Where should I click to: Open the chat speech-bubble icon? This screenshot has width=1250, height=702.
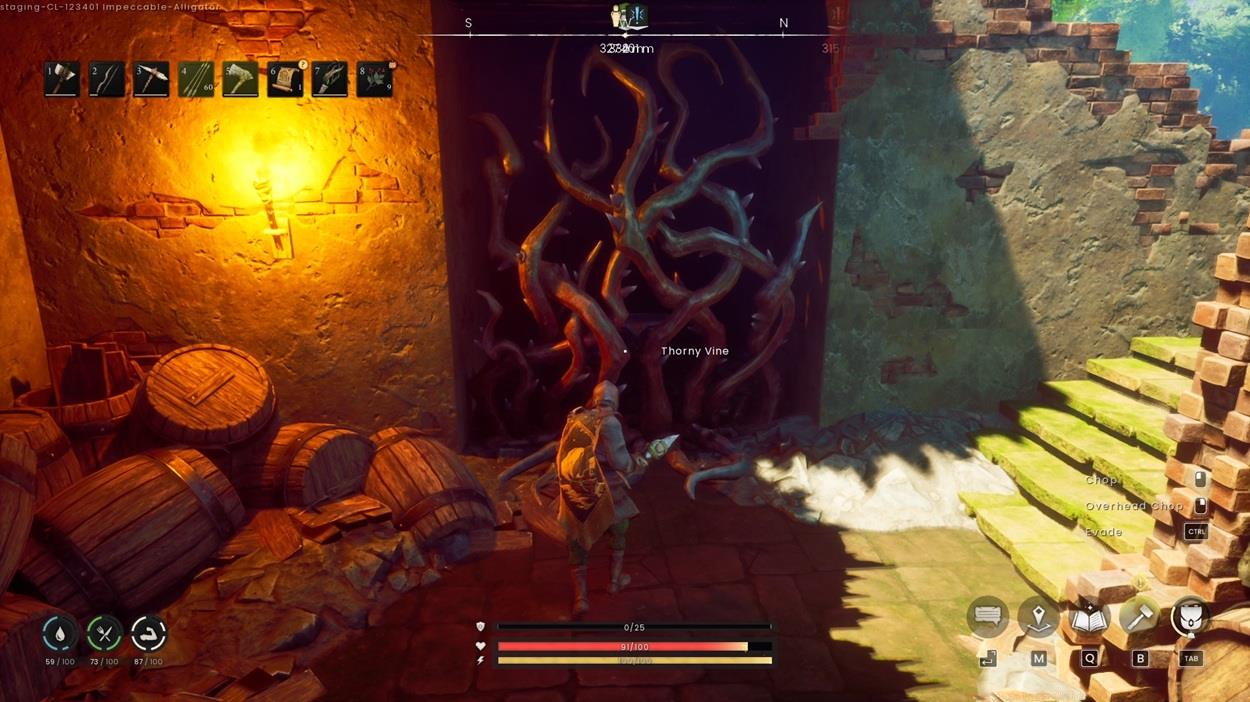pyautogui.click(x=987, y=618)
